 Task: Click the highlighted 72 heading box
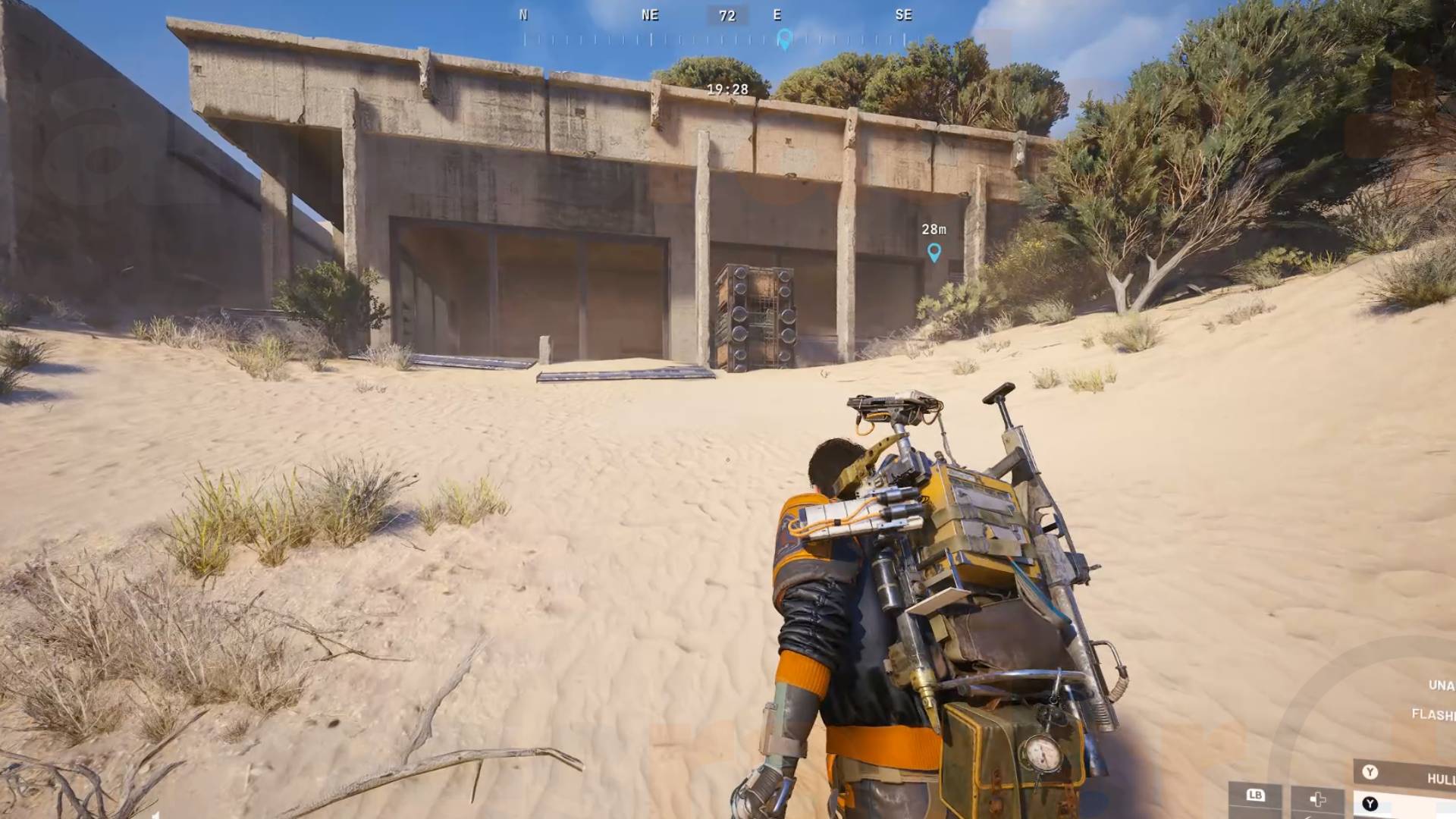pyautogui.click(x=727, y=15)
